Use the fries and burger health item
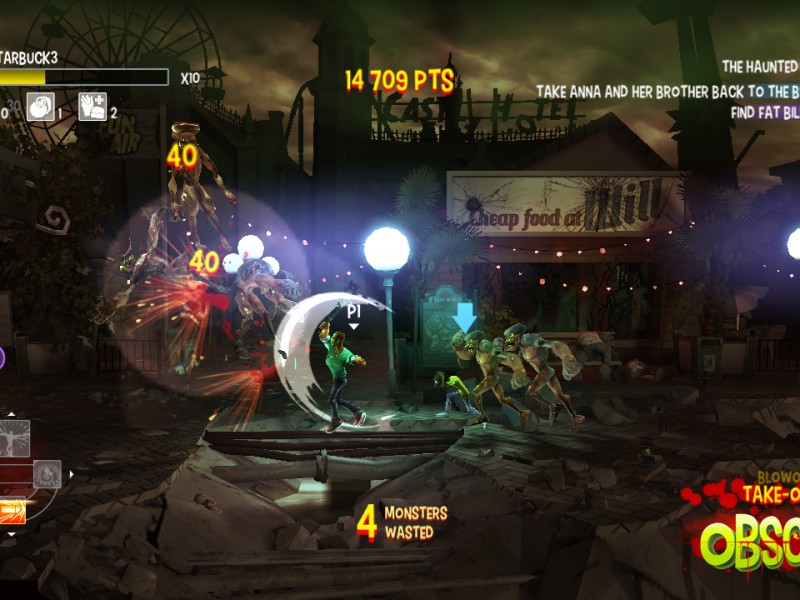Image resolution: width=800 pixels, height=600 pixels. [x=93, y=106]
